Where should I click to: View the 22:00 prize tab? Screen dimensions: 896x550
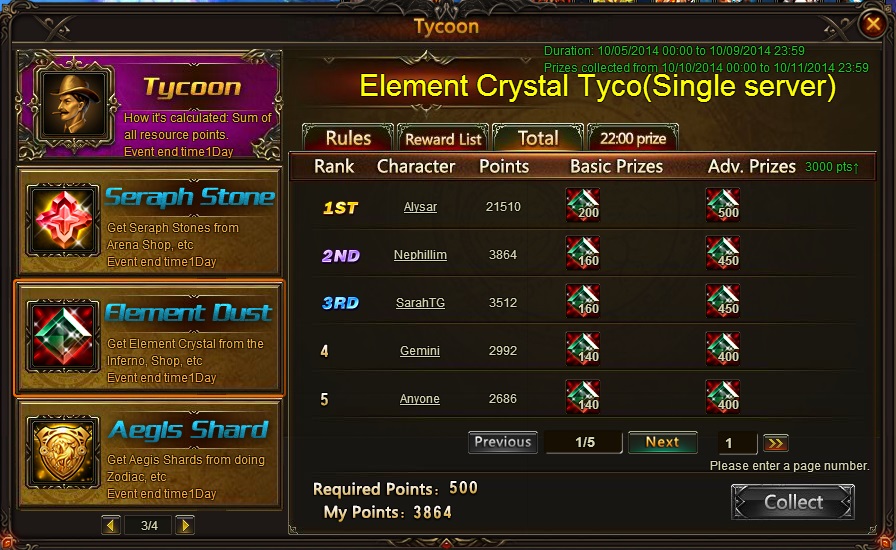tap(633, 139)
